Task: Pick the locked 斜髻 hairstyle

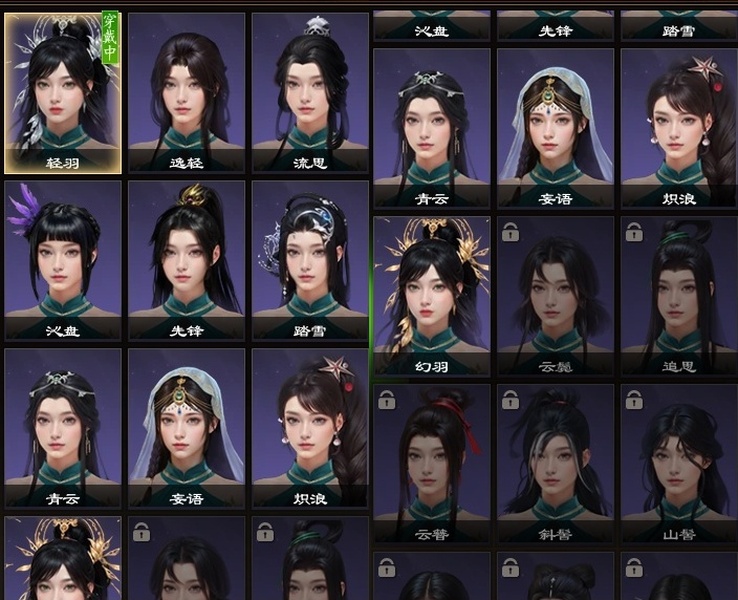Action: [555, 464]
